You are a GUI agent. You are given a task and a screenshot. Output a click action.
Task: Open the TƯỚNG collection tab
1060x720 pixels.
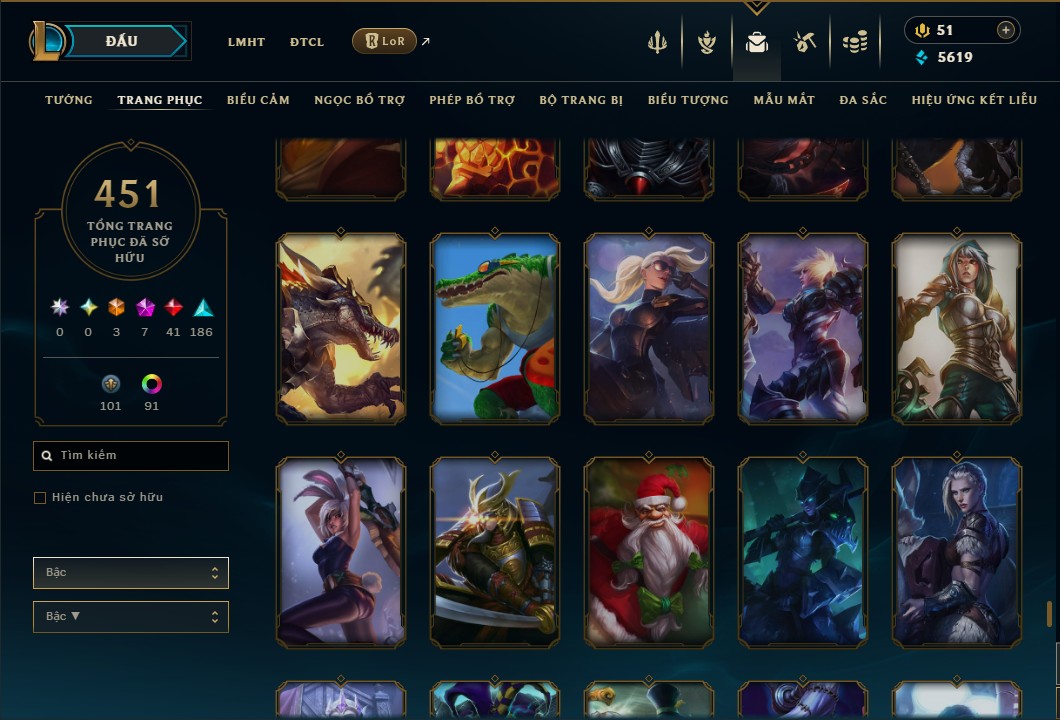pos(69,100)
